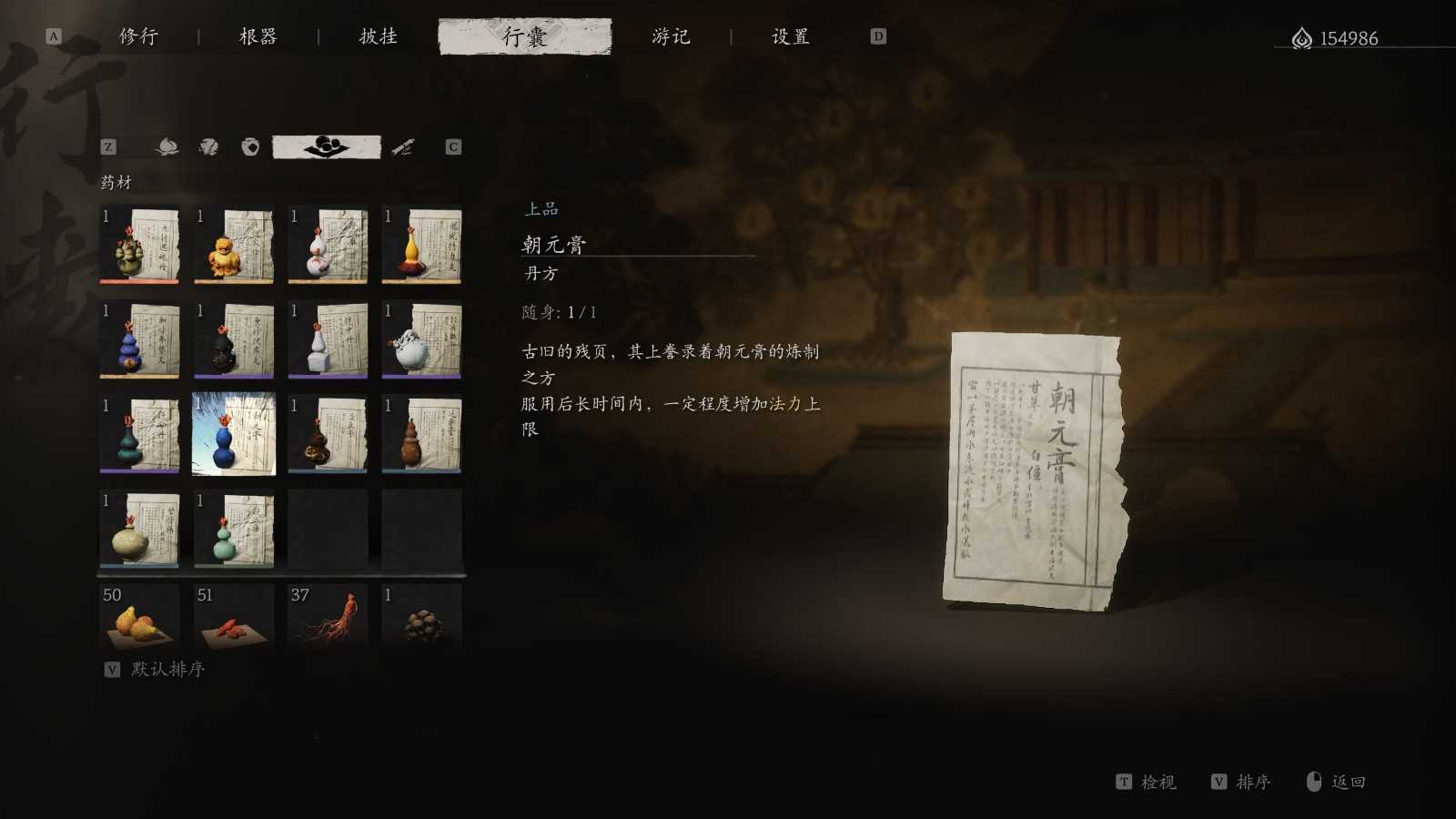Click the D shoulder button icon
Image resolution: width=1456 pixels, height=819 pixels.
(875, 37)
